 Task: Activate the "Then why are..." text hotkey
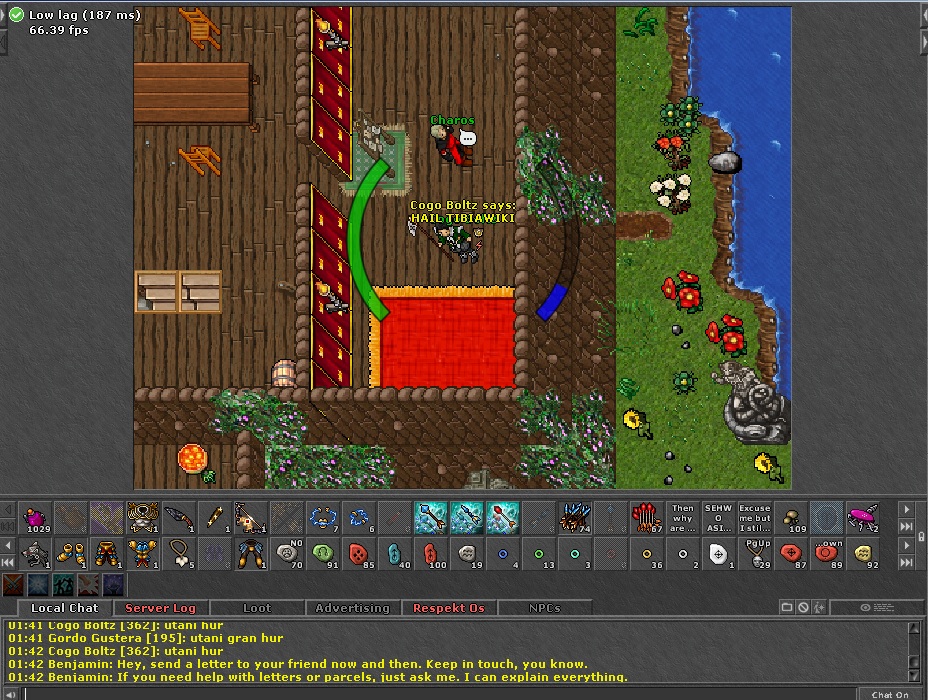[683, 518]
